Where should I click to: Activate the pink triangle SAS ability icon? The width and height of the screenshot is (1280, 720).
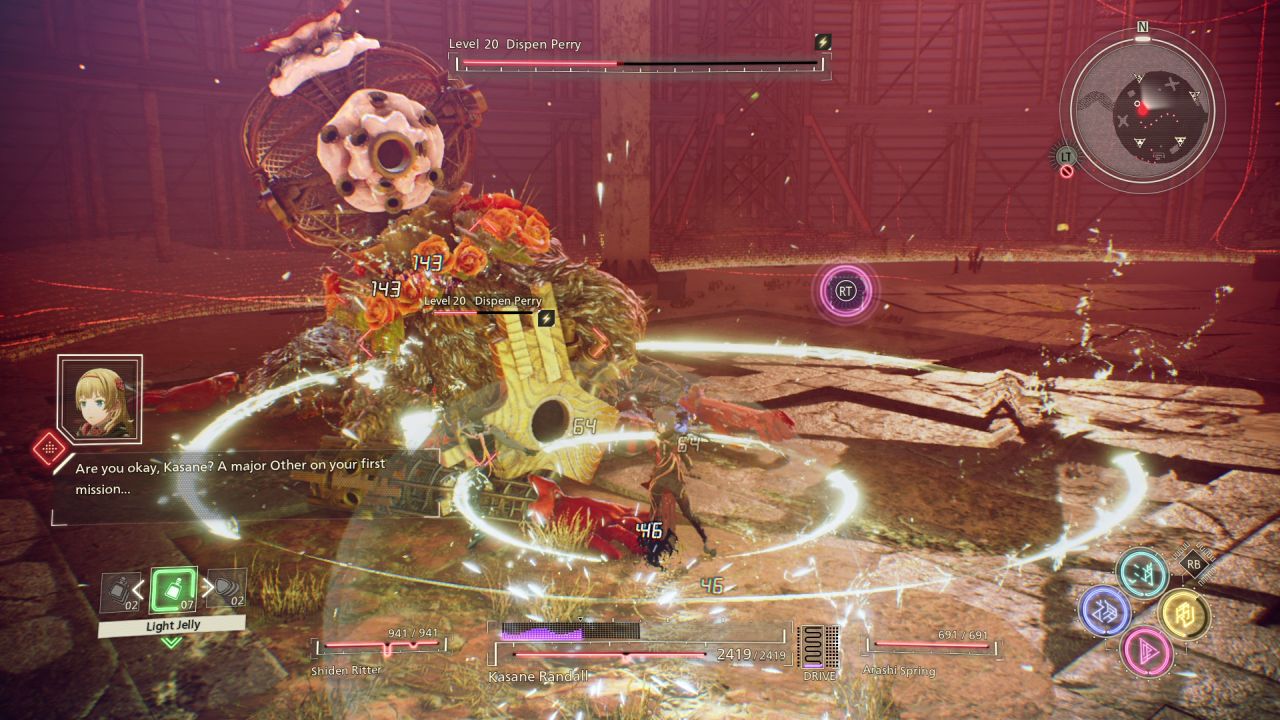(1146, 649)
